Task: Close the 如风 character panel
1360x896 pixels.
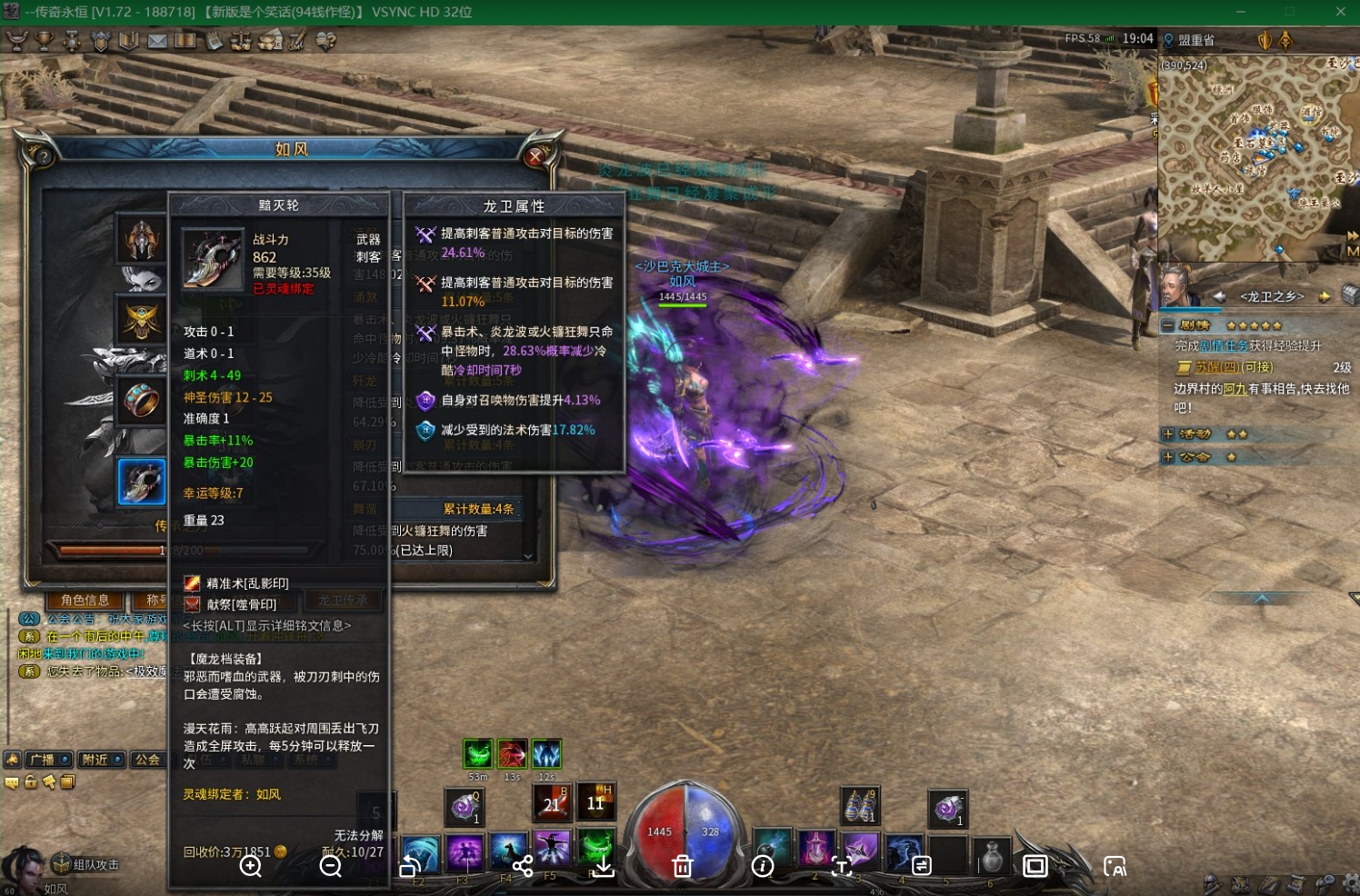Action: (x=535, y=156)
